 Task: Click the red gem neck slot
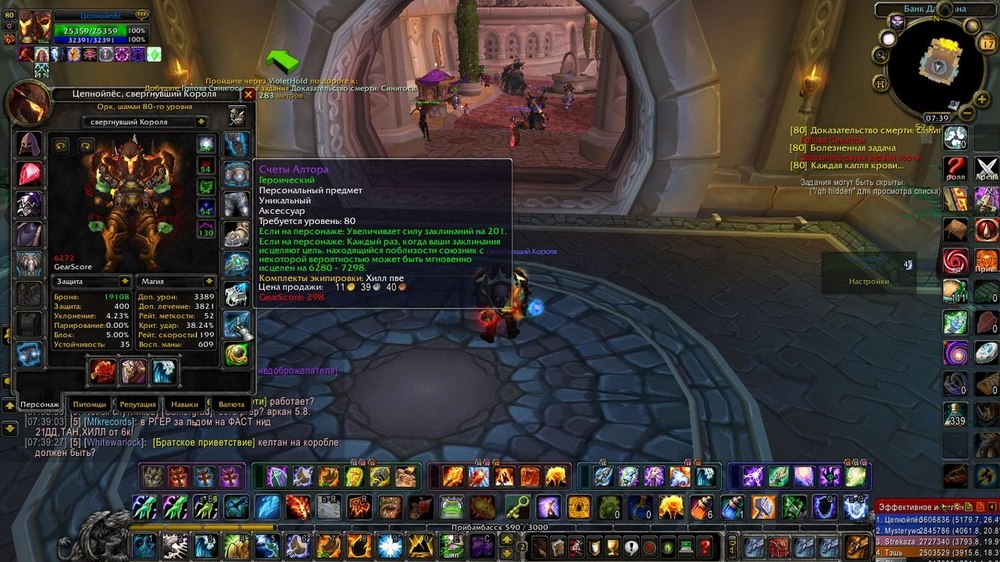click(29, 174)
